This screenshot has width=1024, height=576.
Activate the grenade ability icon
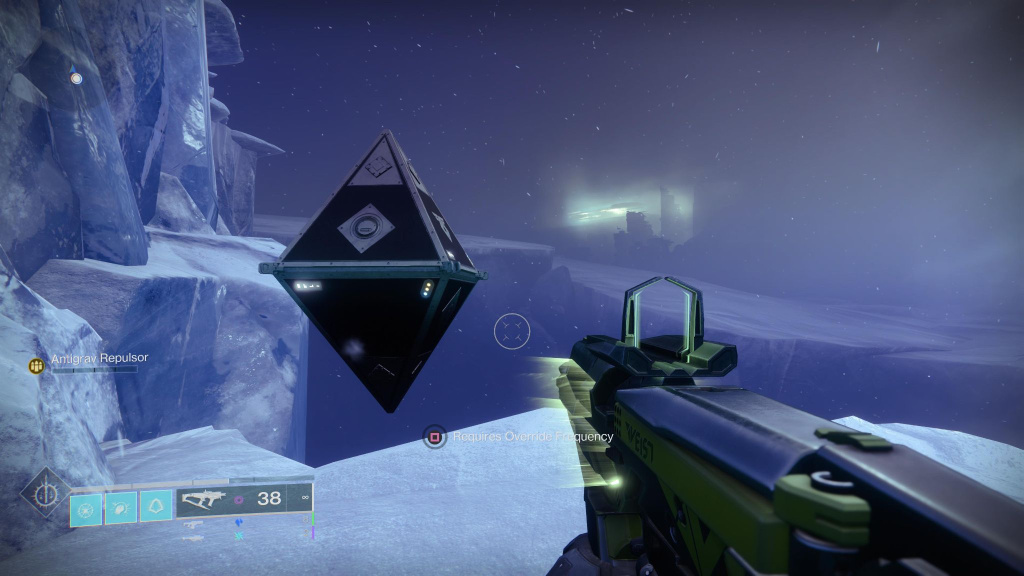pos(86,506)
